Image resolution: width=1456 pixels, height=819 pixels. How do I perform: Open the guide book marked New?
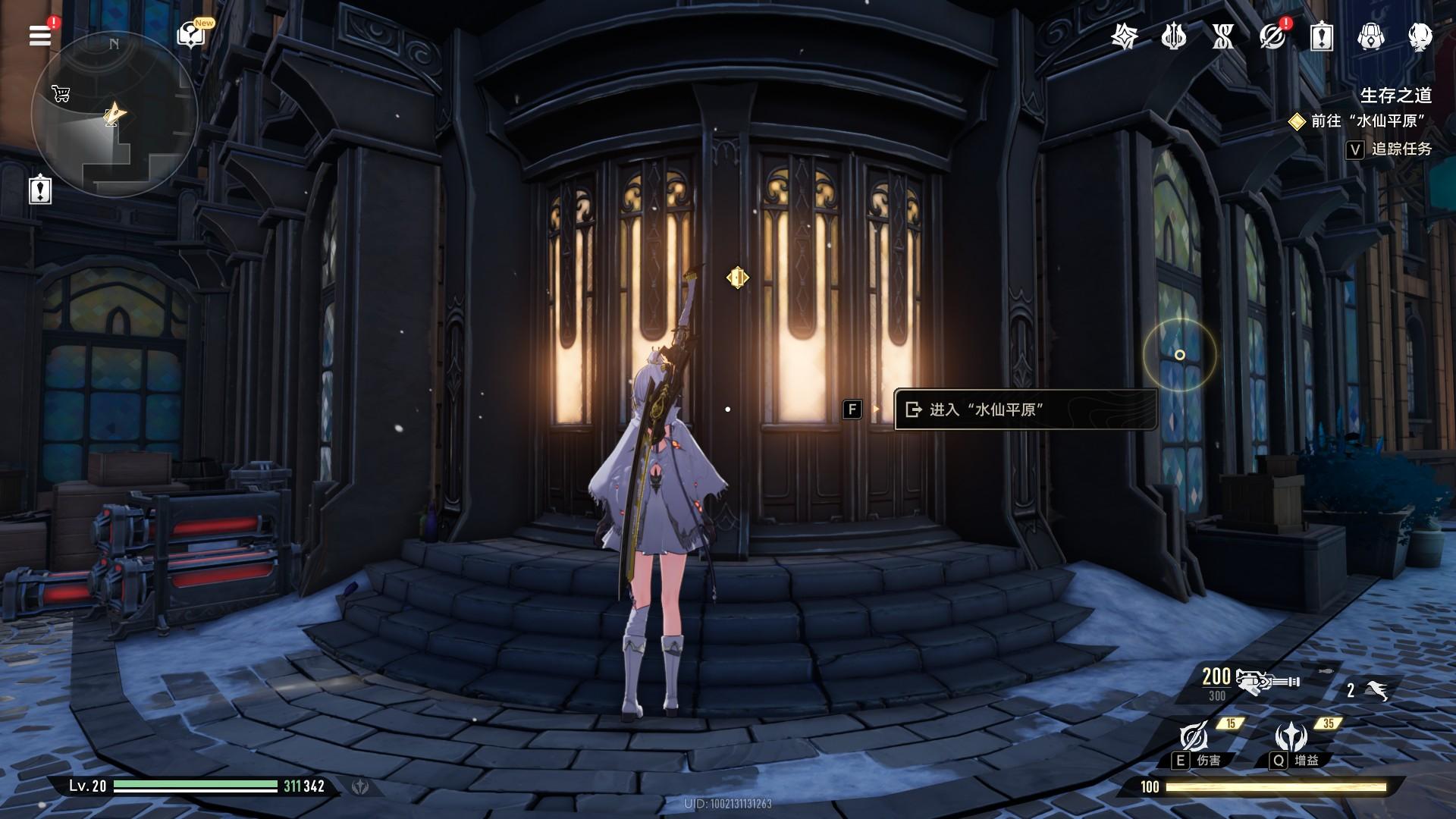[x=190, y=35]
